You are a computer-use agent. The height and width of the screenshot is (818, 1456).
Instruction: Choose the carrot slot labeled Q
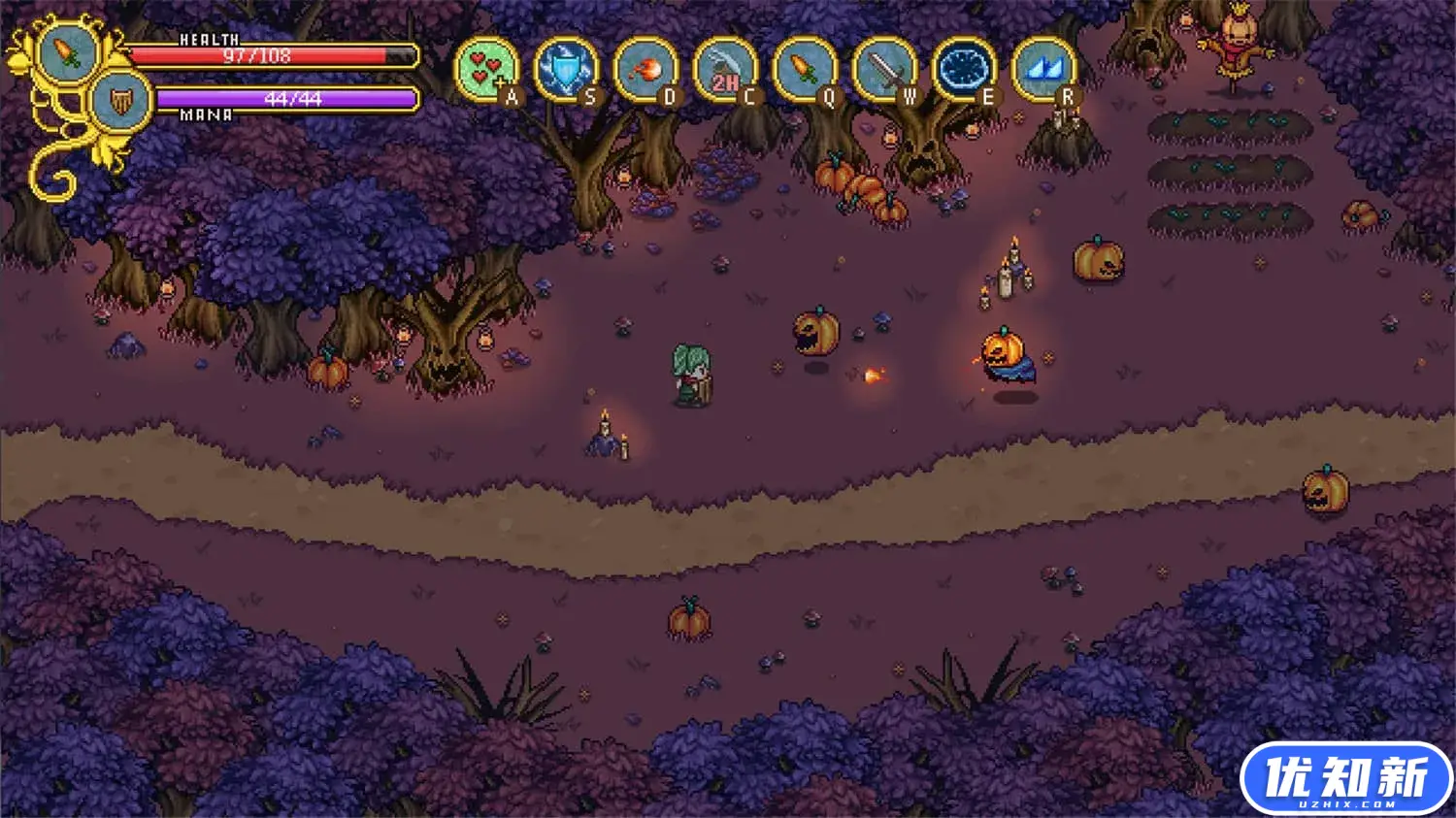point(804,70)
